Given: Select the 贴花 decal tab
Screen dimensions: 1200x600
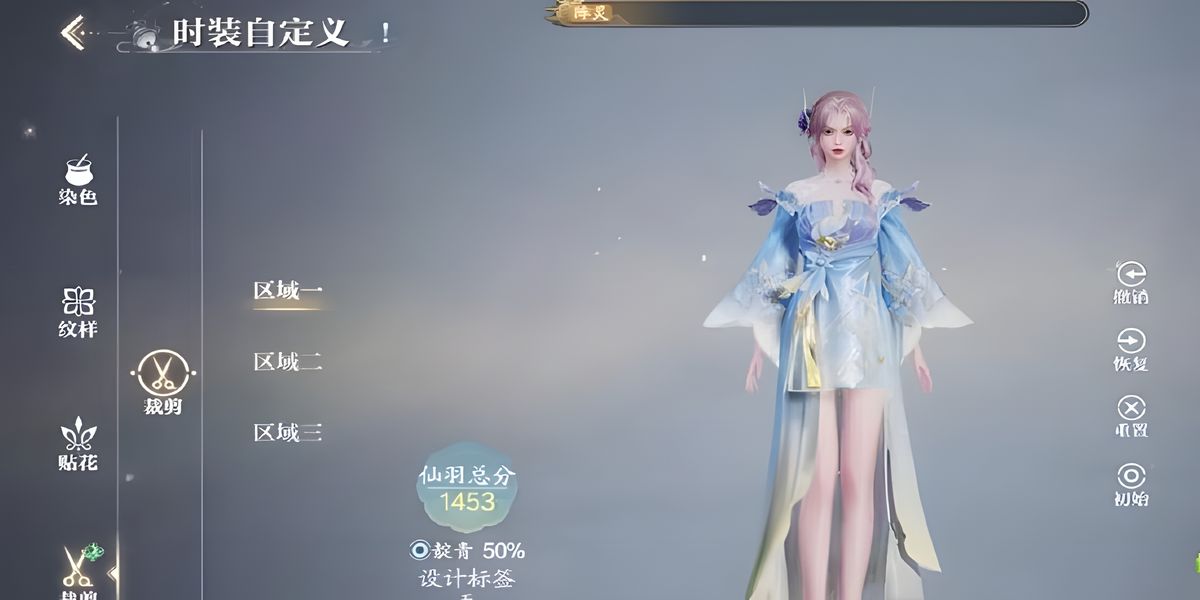Looking at the screenshot, I should click(78, 444).
